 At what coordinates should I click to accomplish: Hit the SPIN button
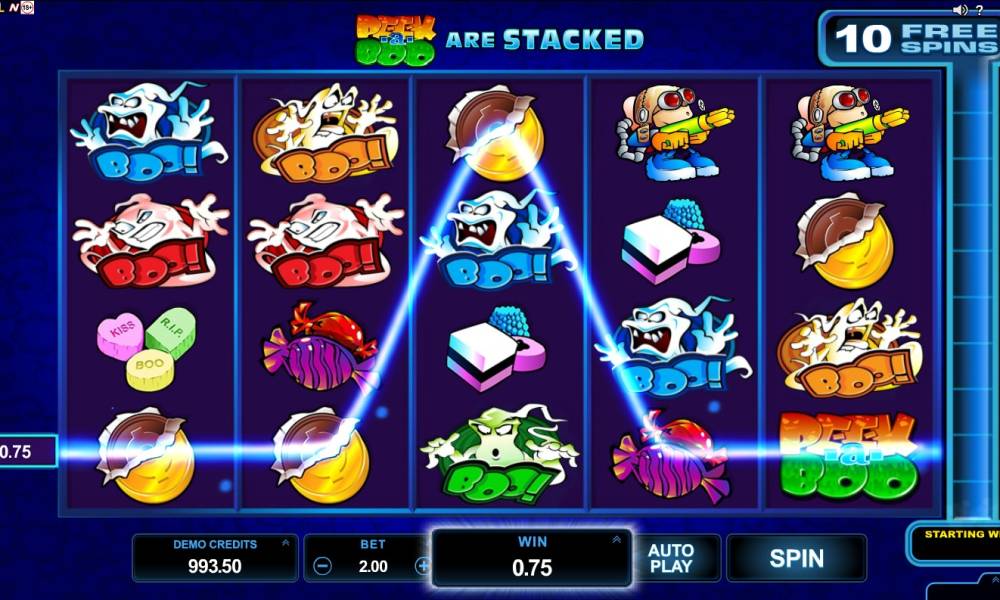pos(796,558)
